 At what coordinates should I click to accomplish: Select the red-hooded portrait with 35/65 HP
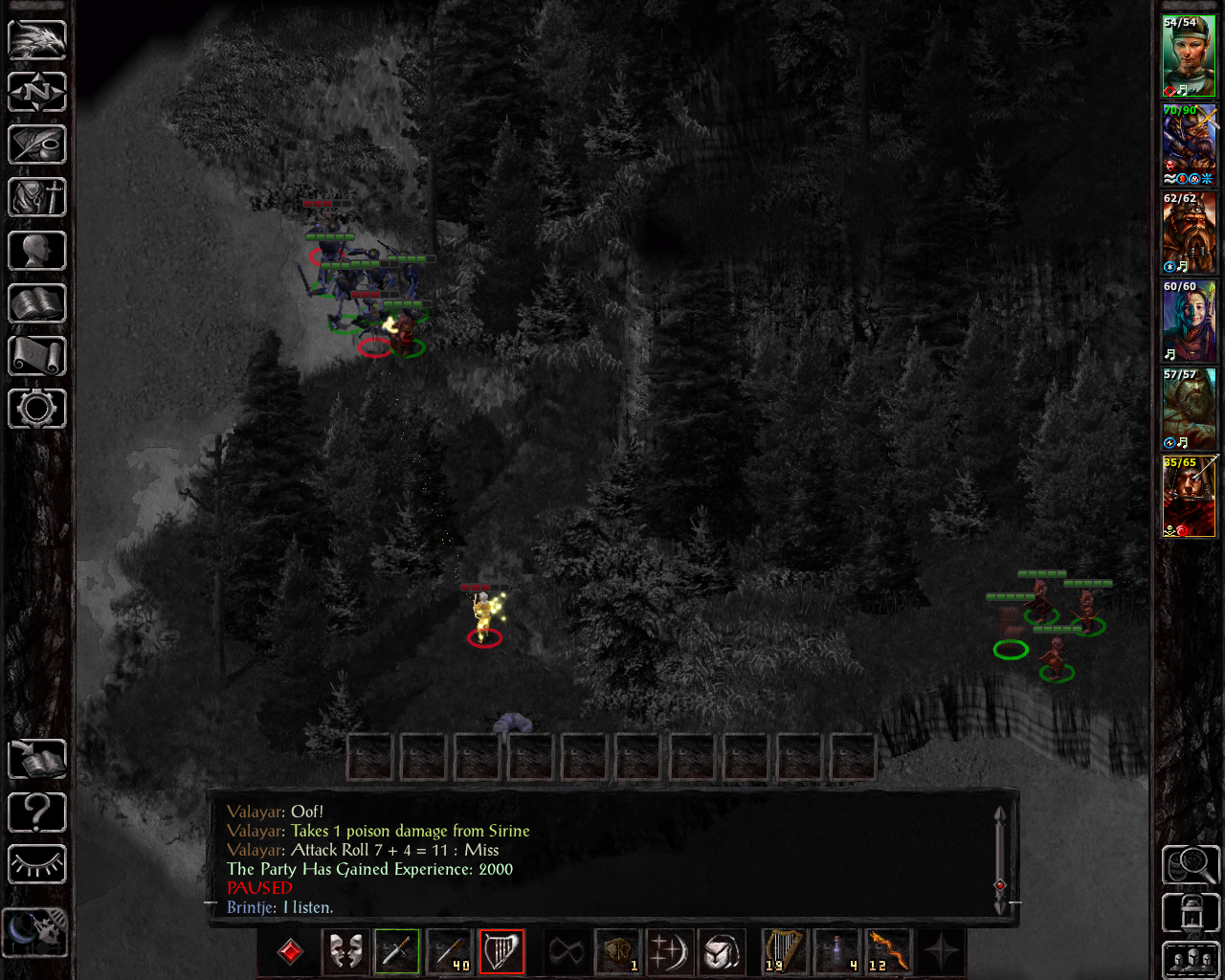point(1189,497)
